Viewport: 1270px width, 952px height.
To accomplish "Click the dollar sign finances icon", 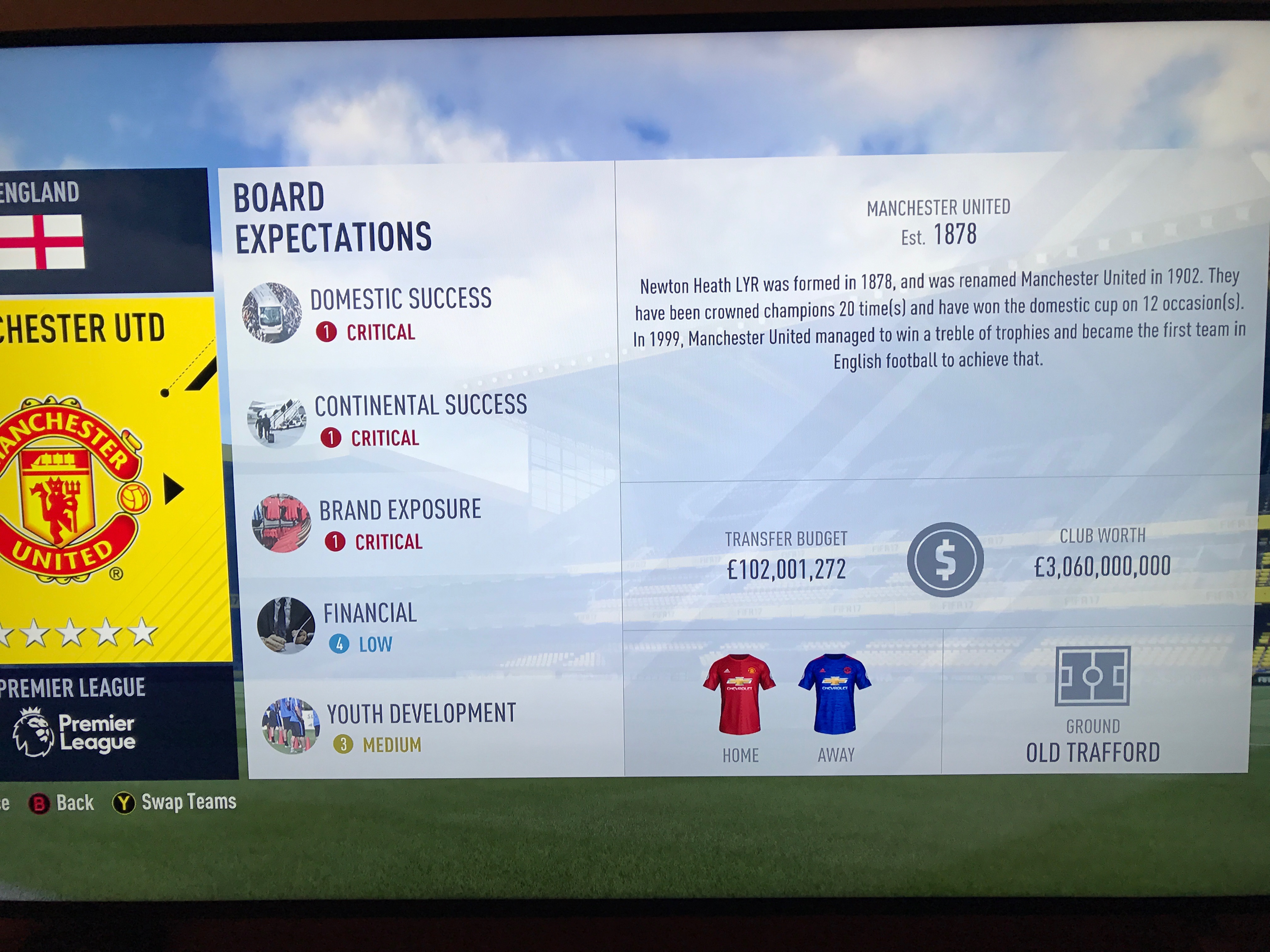I will (x=945, y=559).
